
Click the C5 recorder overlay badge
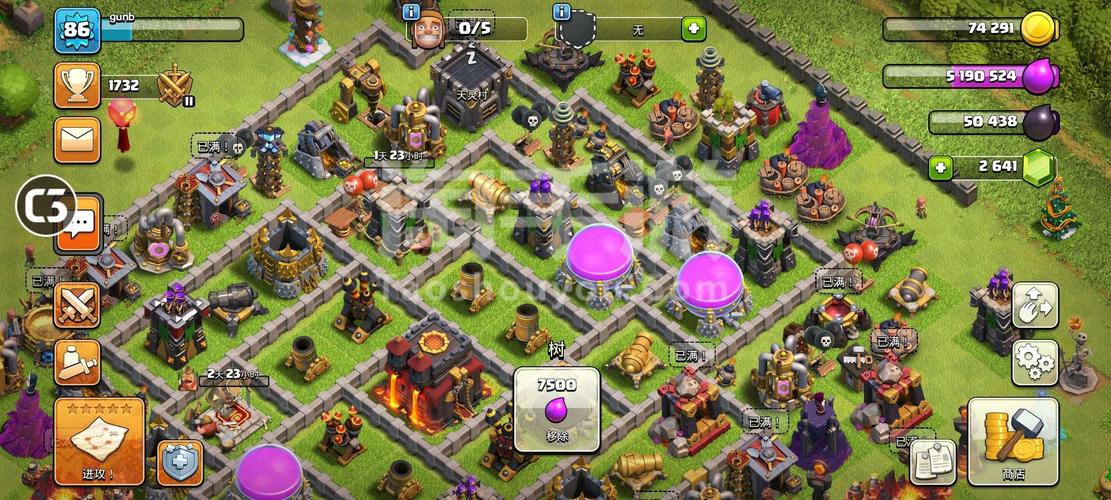tap(46, 207)
